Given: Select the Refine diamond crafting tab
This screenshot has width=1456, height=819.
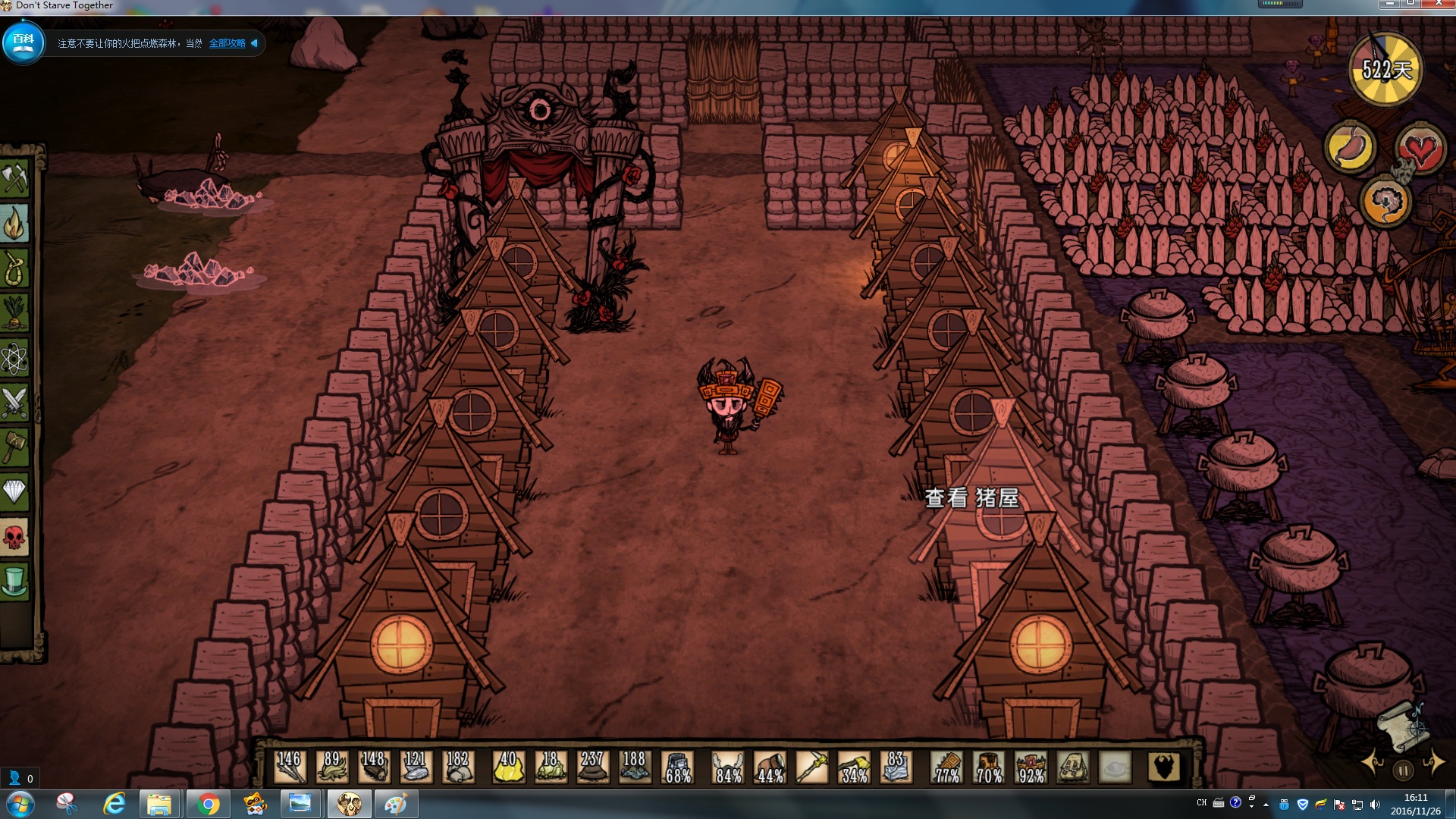Looking at the screenshot, I should pyautogui.click(x=14, y=493).
